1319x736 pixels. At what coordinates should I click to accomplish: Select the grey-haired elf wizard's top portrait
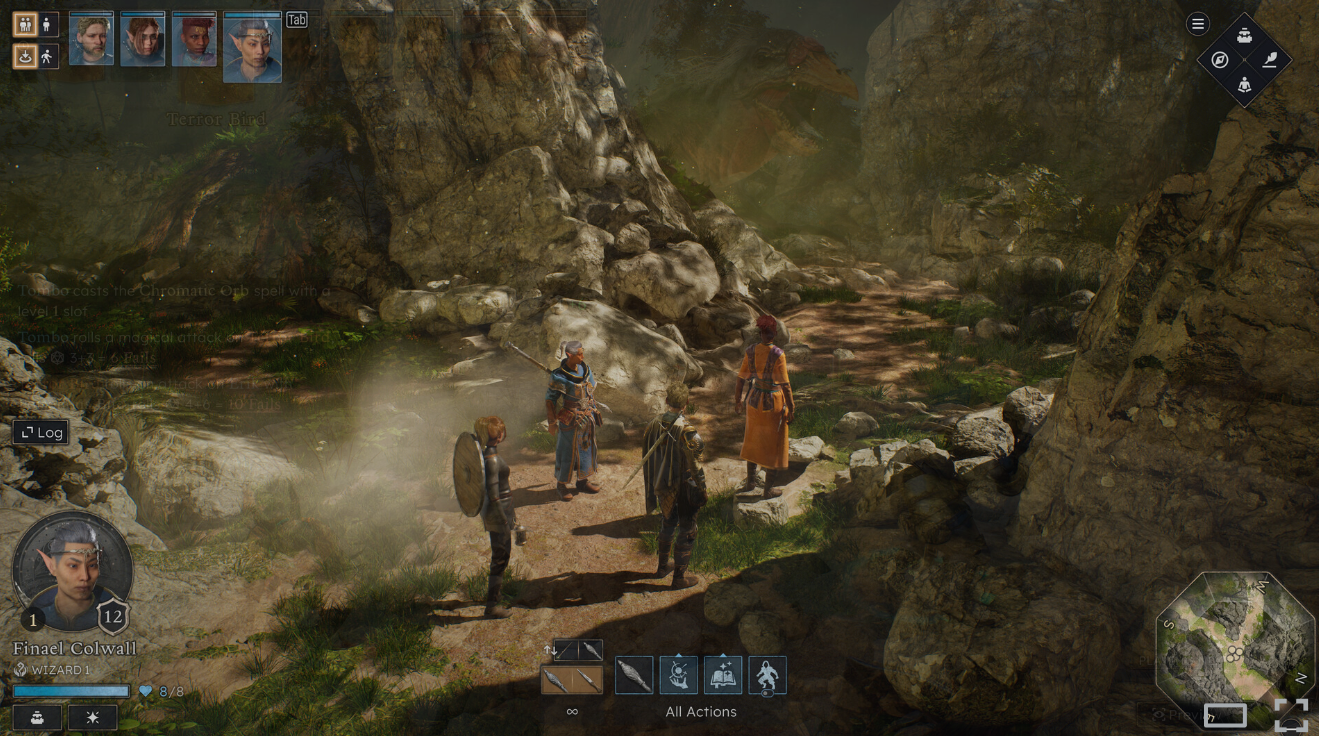[x=252, y=48]
